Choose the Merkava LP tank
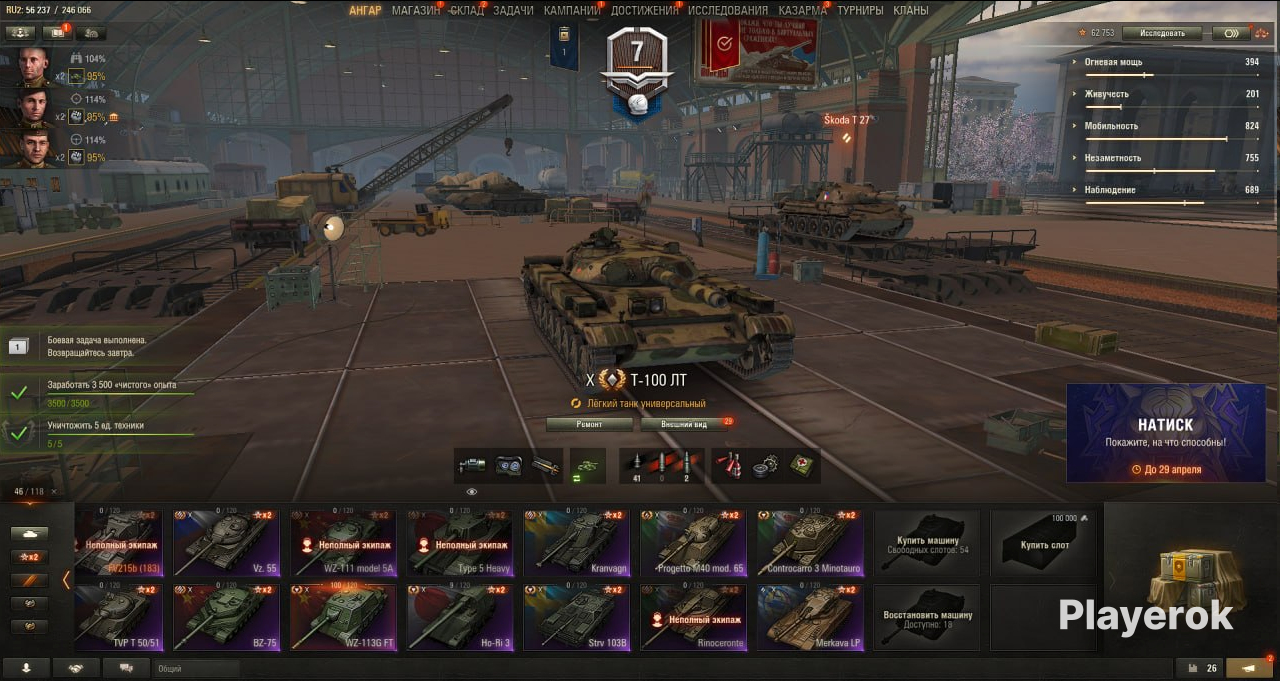Viewport: 1280px width, 681px height. [x=810, y=618]
